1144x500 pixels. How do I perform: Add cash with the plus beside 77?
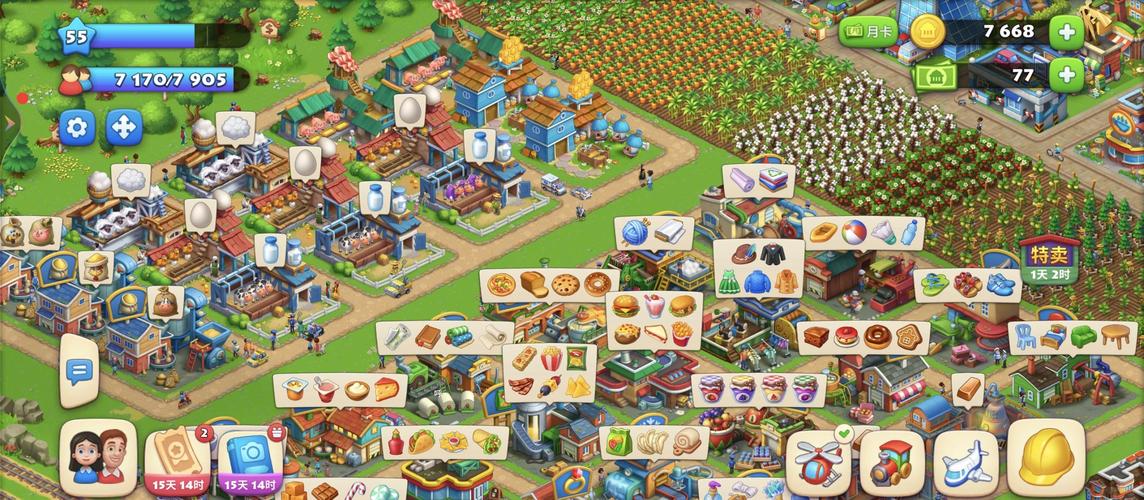point(1066,75)
